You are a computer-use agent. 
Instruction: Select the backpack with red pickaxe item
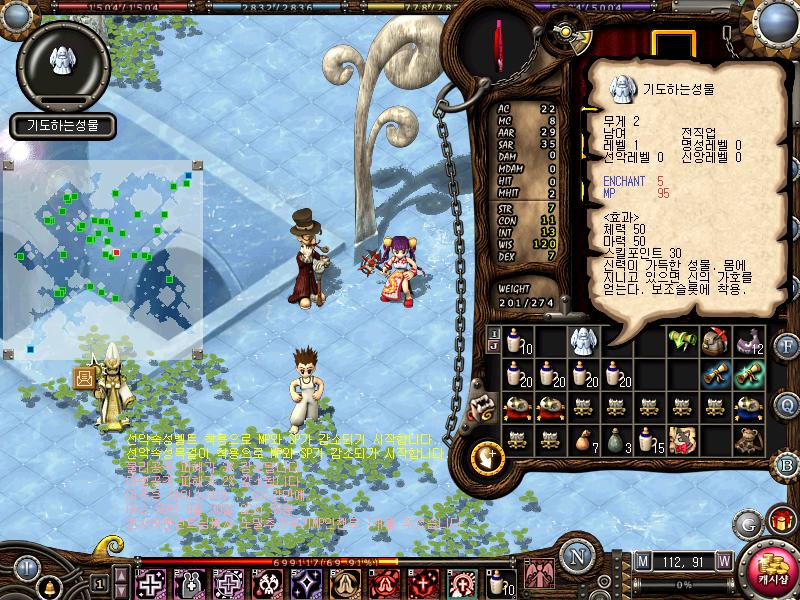coord(714,341)
